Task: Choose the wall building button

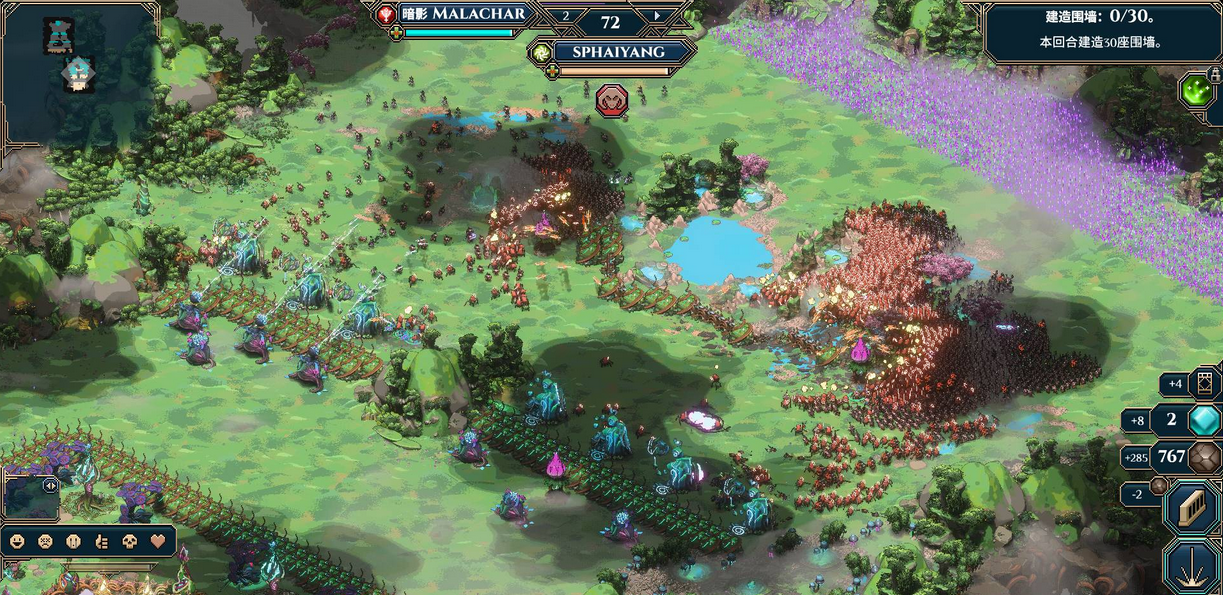Action: coord(1192,509)
